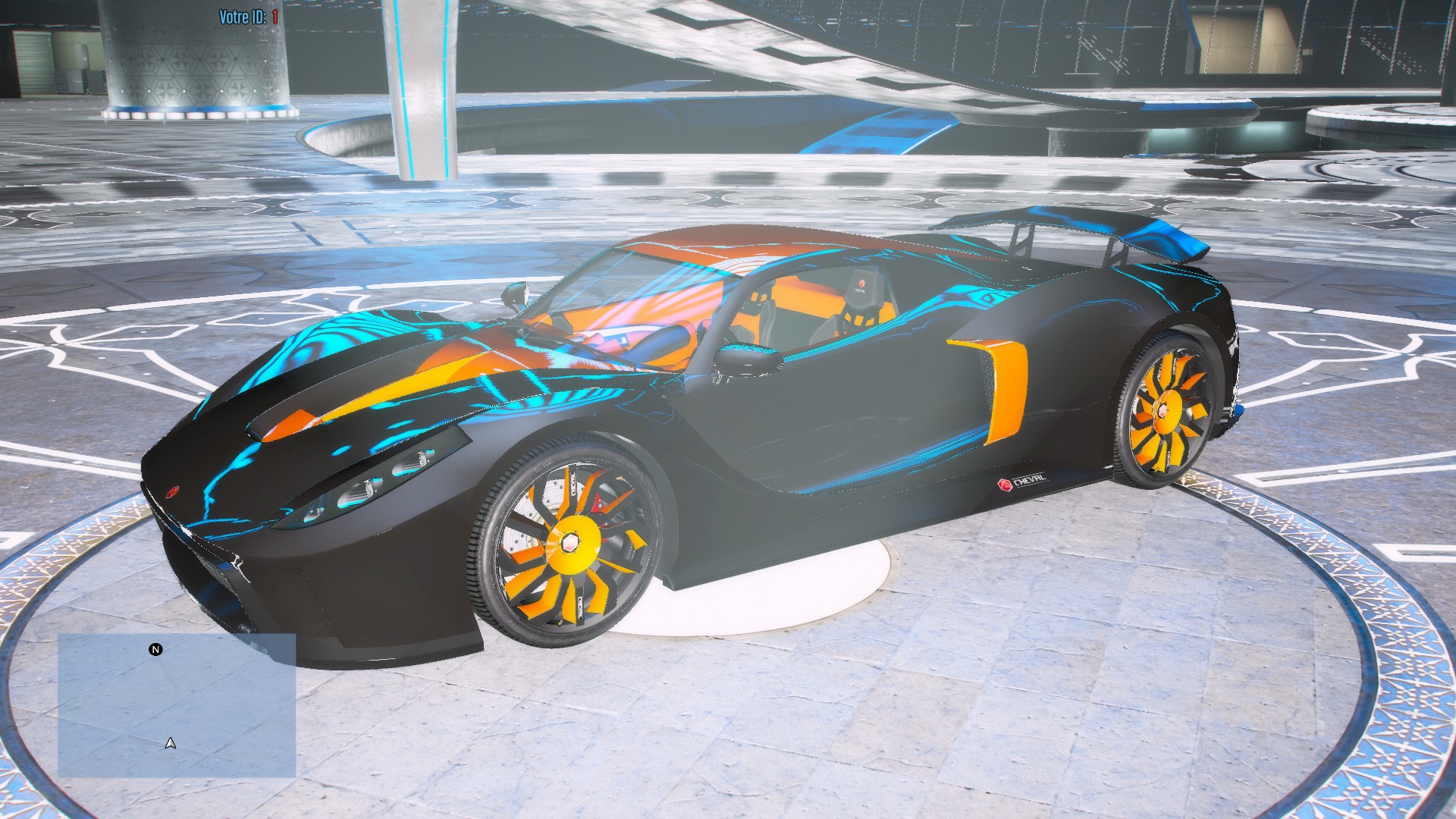This screenshot has height=819, width=1456.
Task: Click the minimap panel in the bottom-left corner
Action: point(178,705)
